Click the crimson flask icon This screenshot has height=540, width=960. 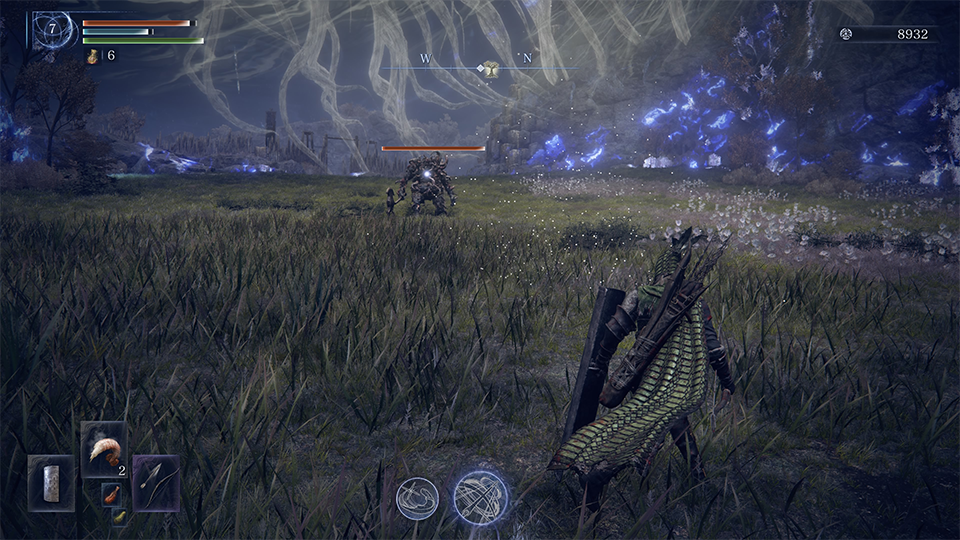pos(92,56)
